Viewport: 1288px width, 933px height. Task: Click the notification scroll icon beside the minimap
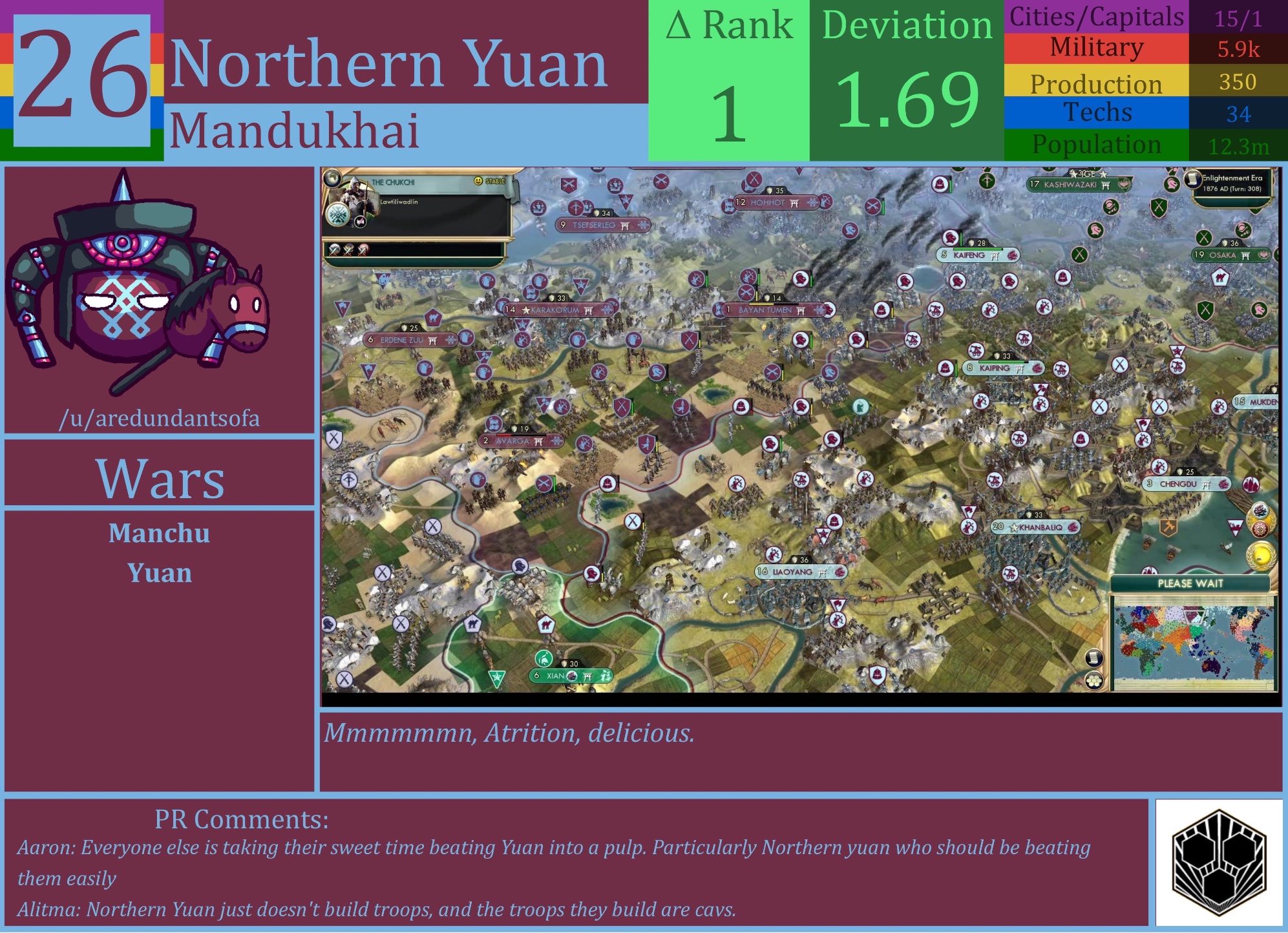point(1095,658)
